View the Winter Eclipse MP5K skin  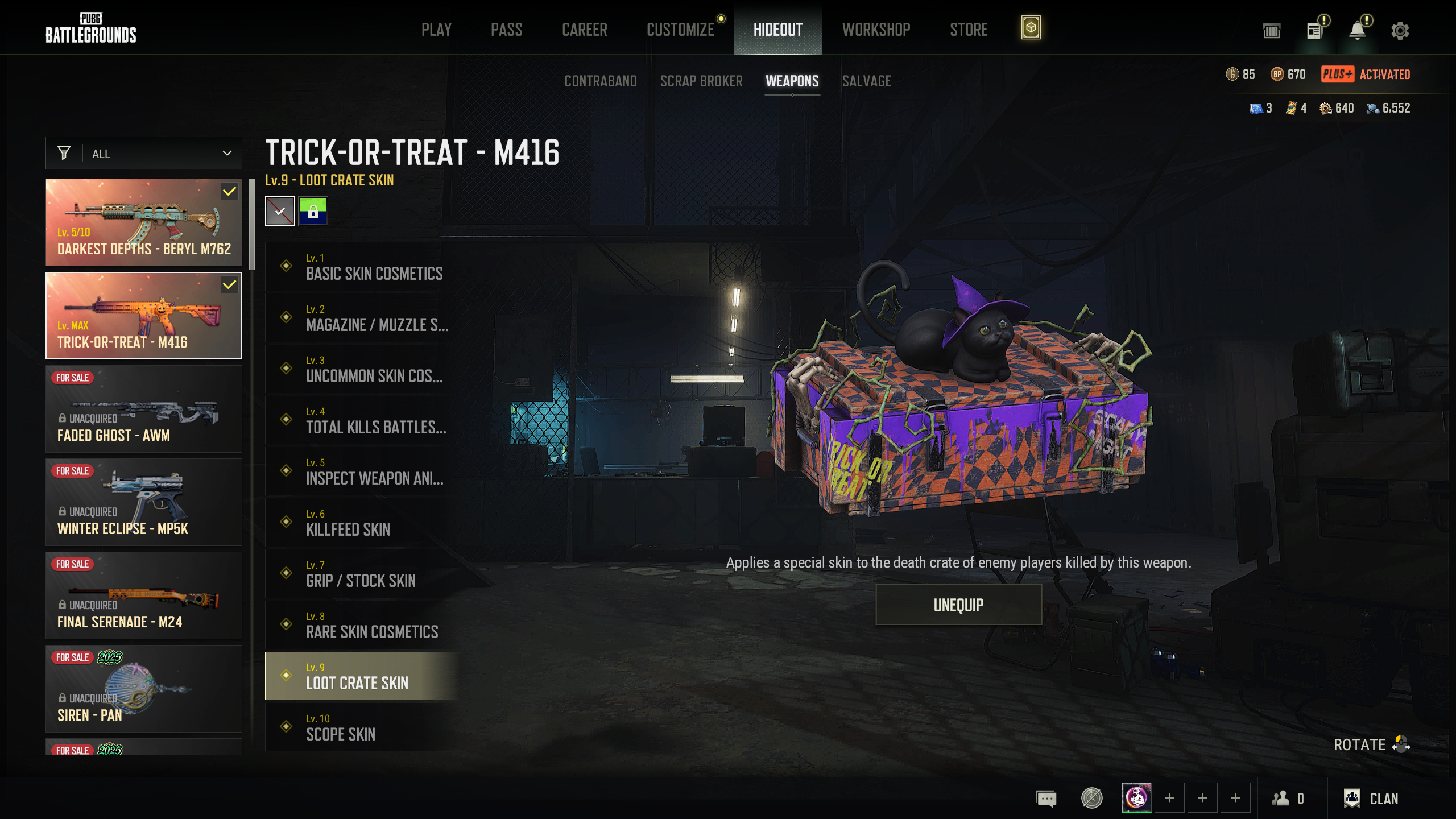tap(144, 502)
